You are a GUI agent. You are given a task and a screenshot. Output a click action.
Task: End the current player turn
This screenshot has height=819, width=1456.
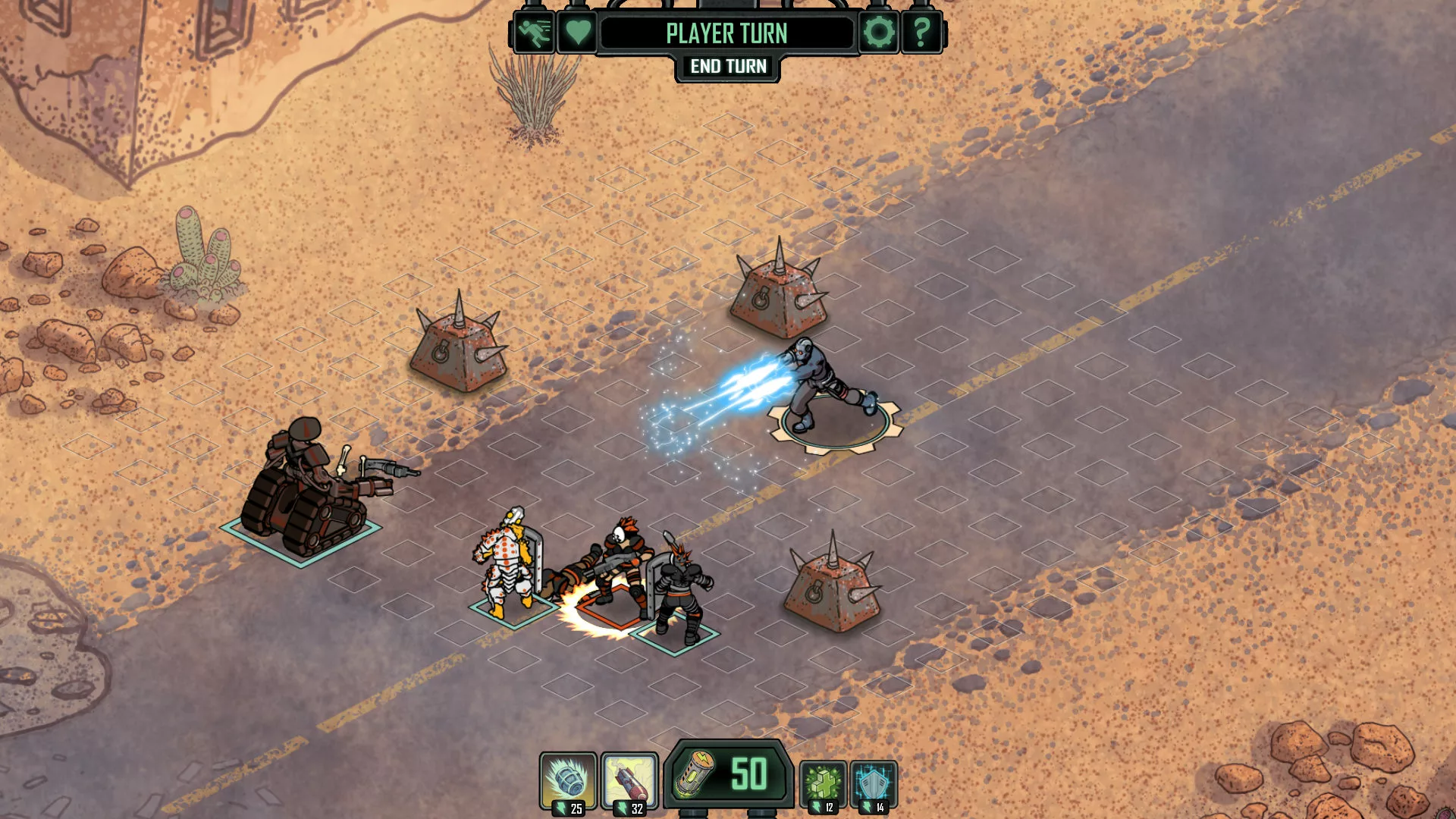tap(728, 67)
